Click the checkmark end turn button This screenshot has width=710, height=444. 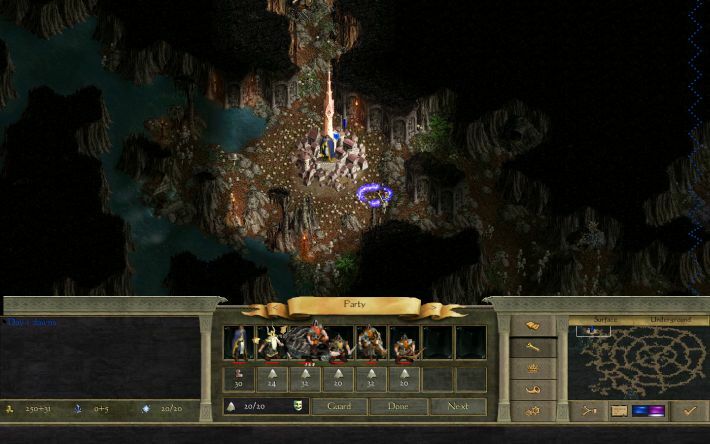coord(689,410)
